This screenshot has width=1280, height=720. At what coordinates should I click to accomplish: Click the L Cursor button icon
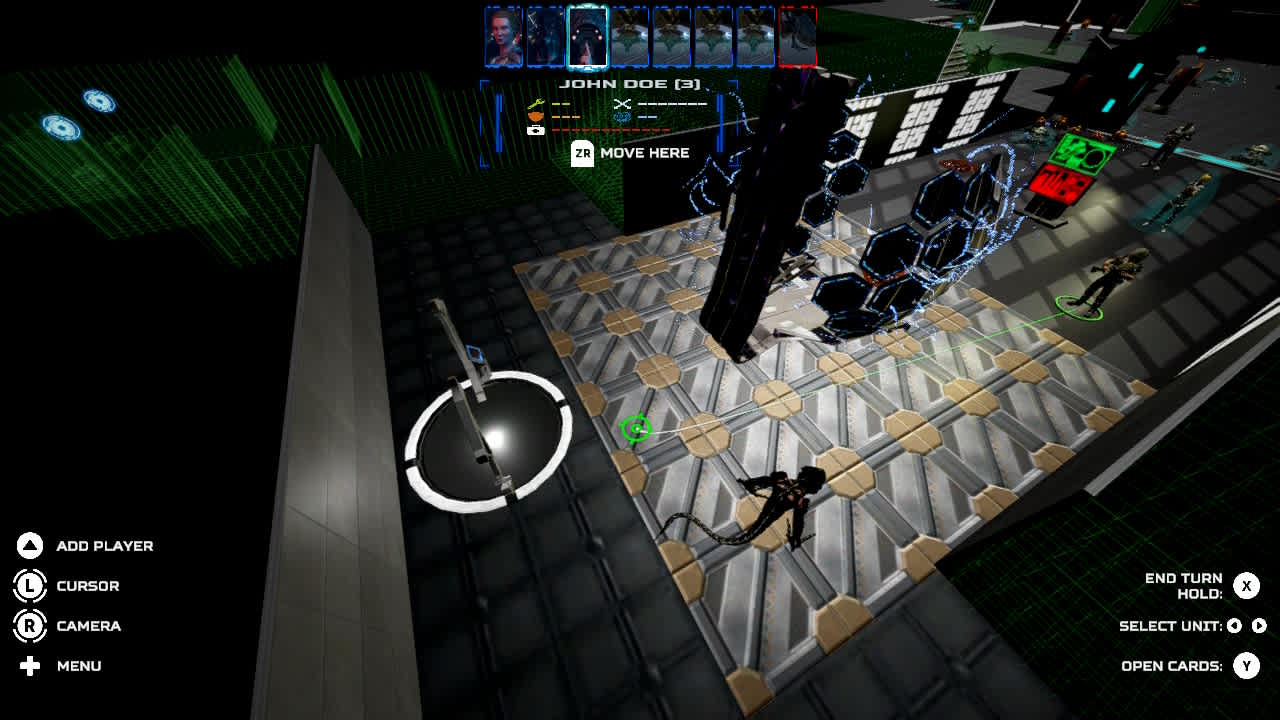coord(30,586)
